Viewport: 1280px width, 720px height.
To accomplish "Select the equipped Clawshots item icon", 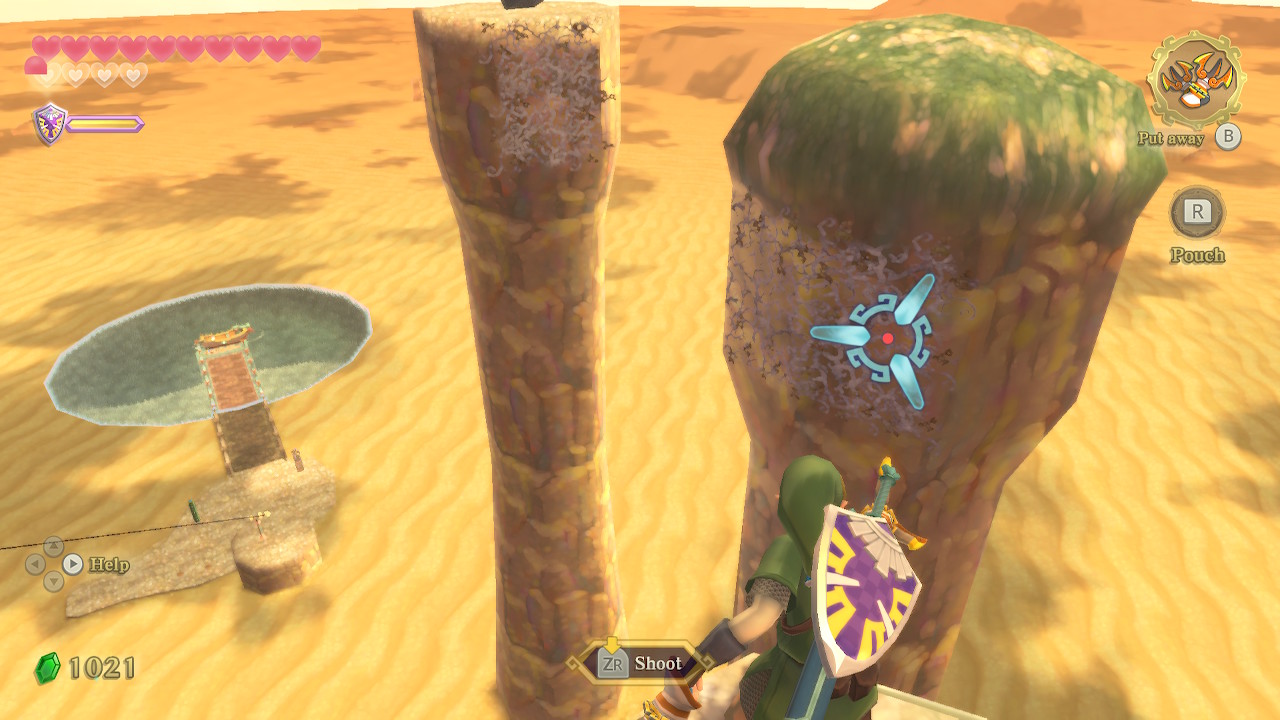I will pyautogui.click(x=1195, y=80).
